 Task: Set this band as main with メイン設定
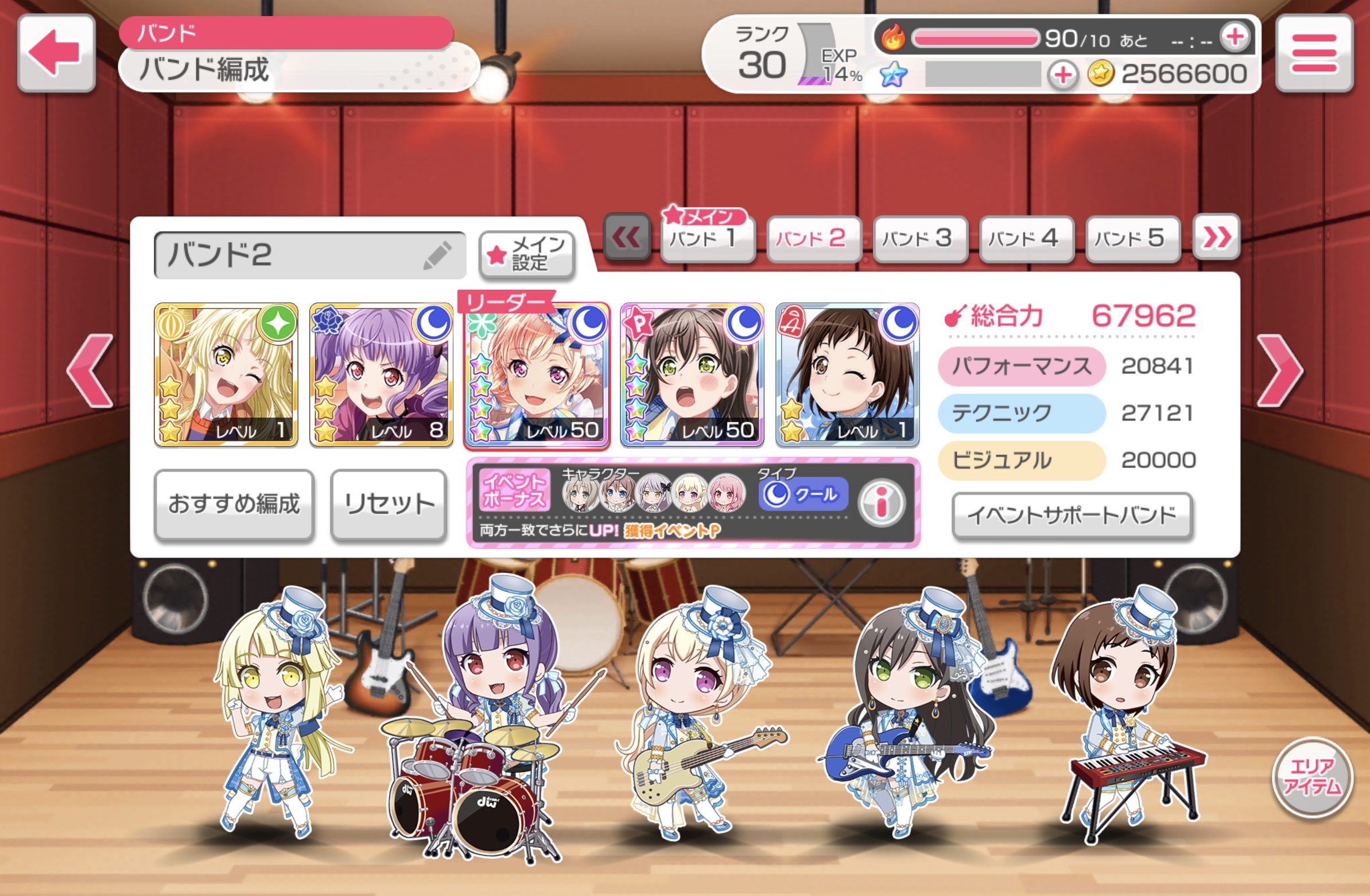coord(527,255)
